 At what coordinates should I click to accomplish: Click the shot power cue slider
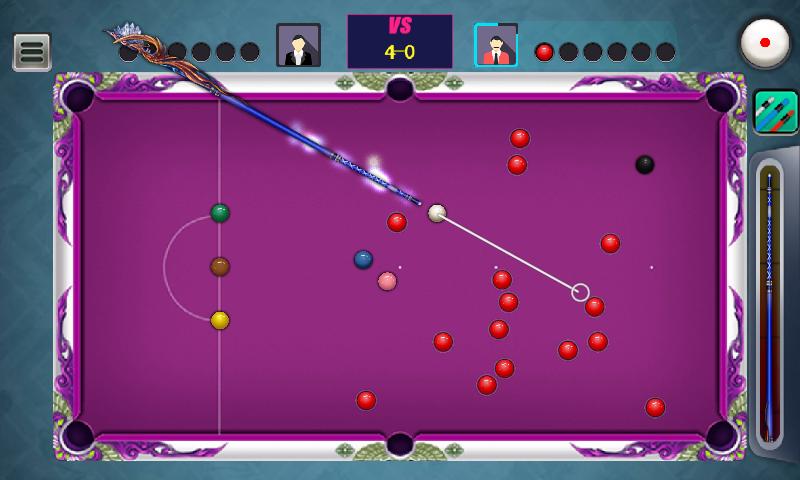tap(769, 305)
